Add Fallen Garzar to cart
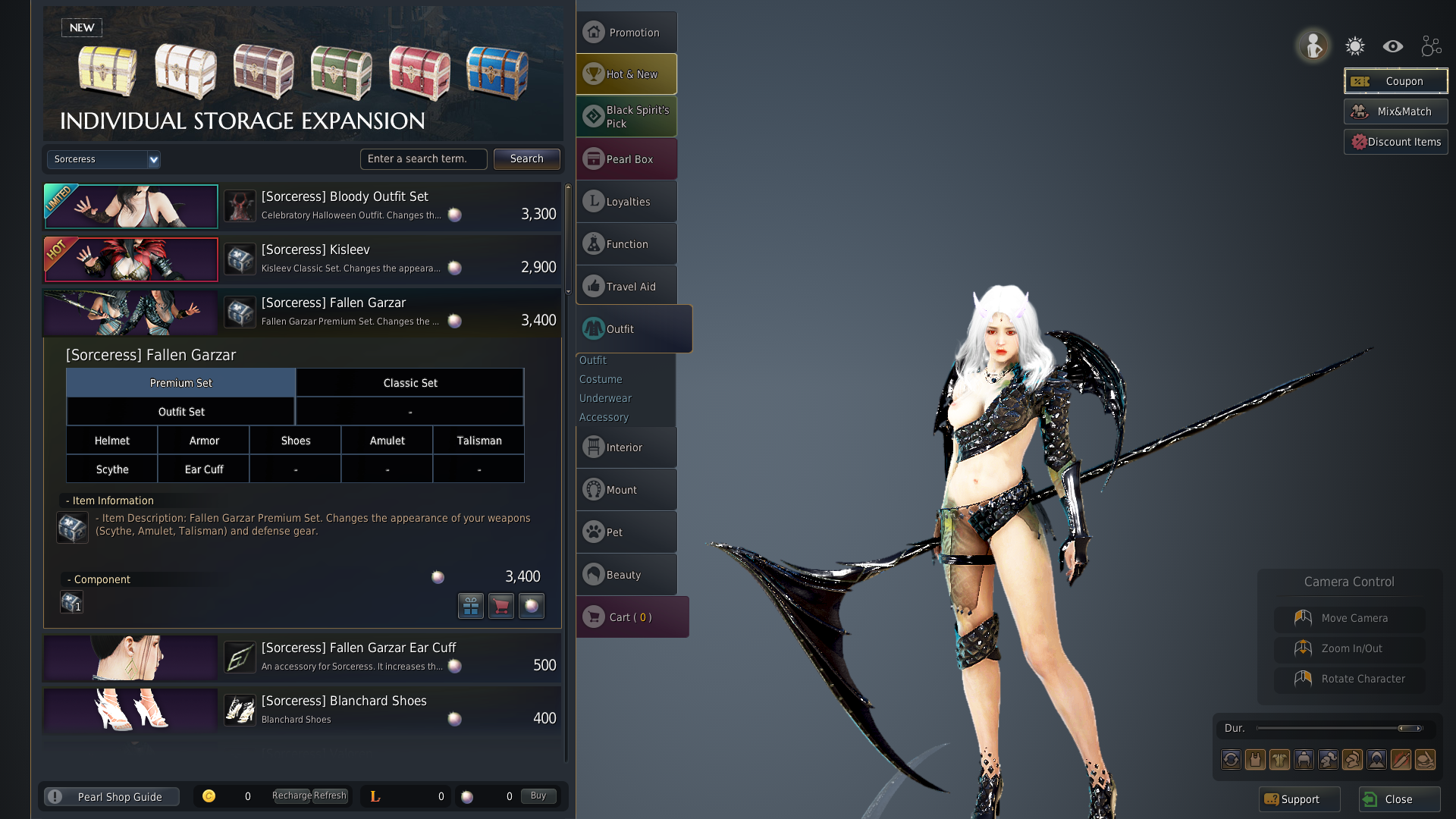 [x=501, y=606]
